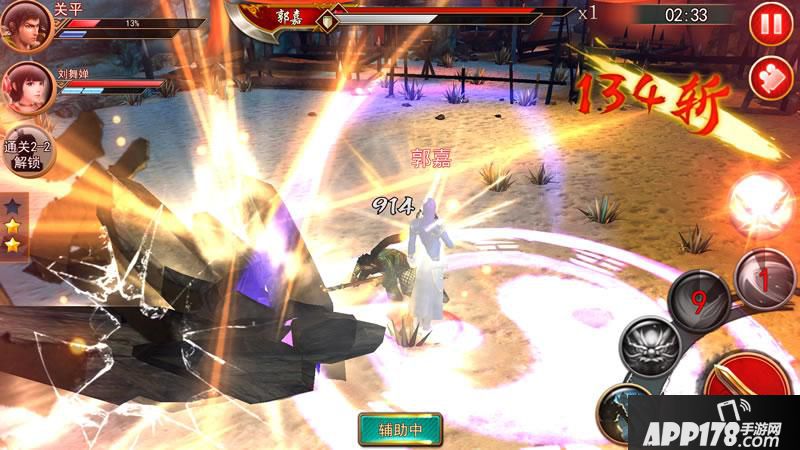The width and height of the screenshot is (800, 450).
Task: Toggle the 辅助中 auto-assist button
Action: tap(400, 430)
